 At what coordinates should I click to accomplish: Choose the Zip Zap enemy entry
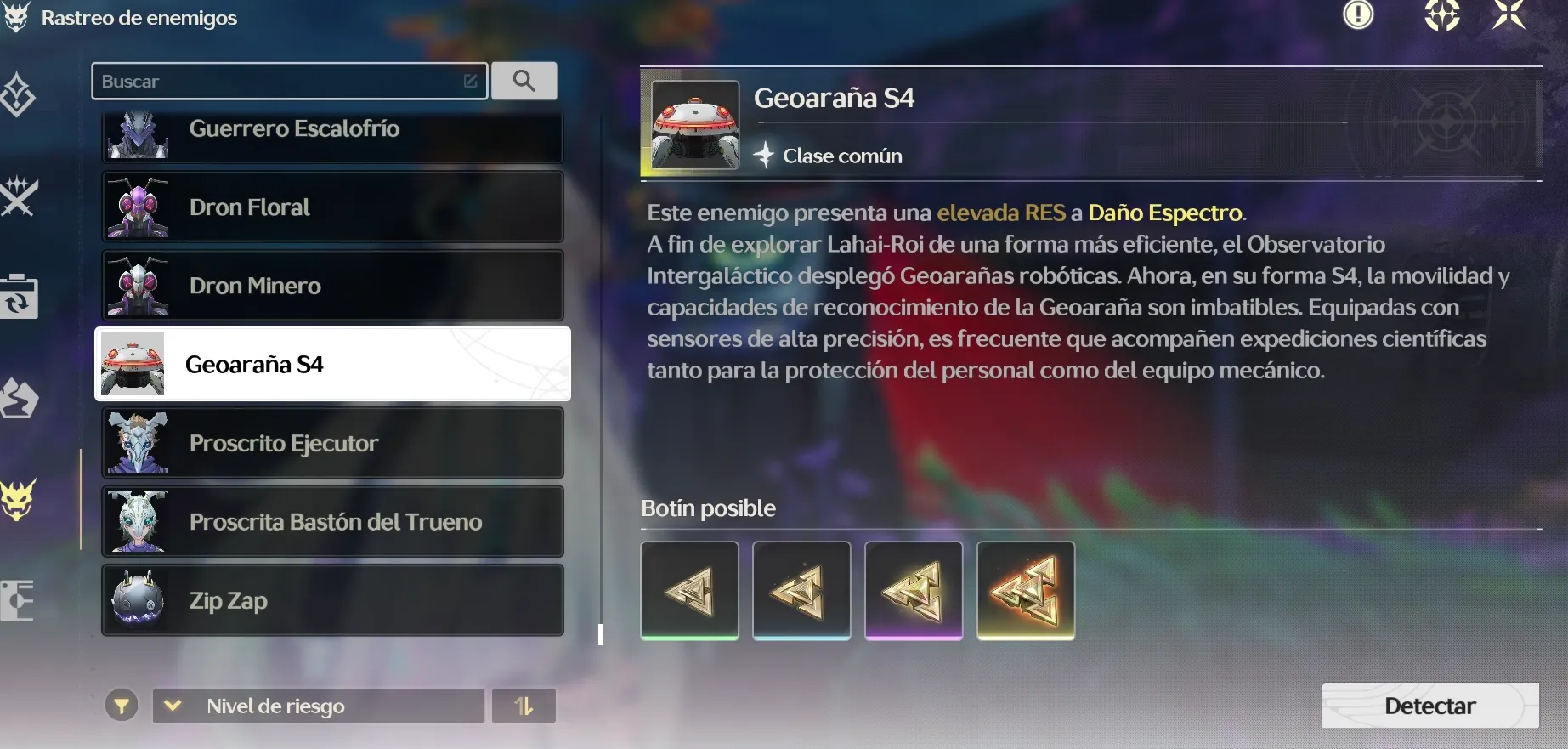click(332, 600)
